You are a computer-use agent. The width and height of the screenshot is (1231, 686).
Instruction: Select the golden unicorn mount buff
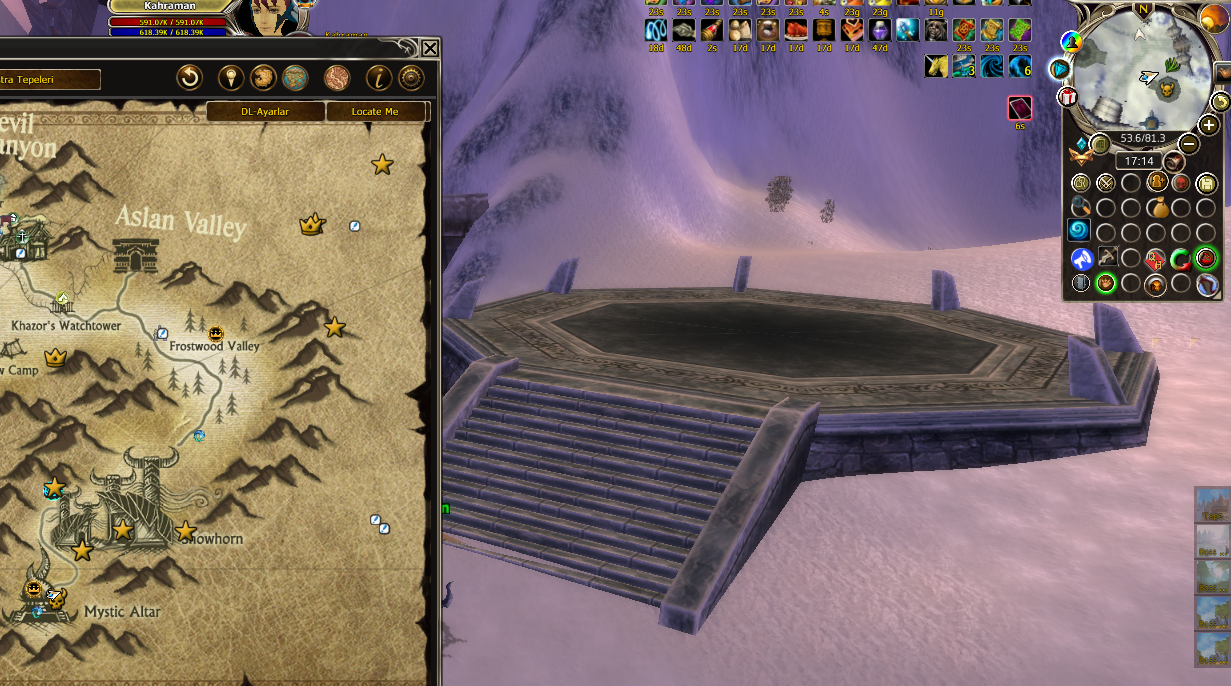[x=936, y=66]
